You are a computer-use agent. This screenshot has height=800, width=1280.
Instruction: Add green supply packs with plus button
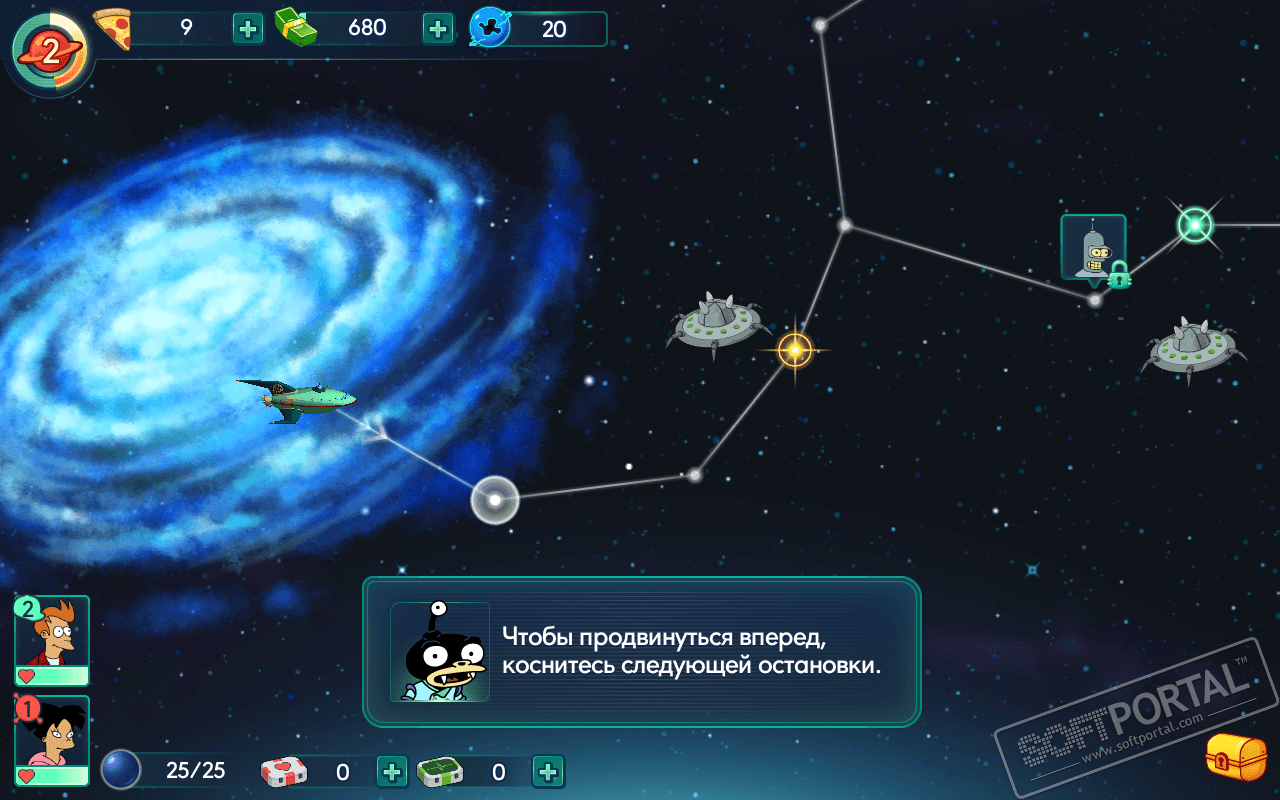coord(548,771)
